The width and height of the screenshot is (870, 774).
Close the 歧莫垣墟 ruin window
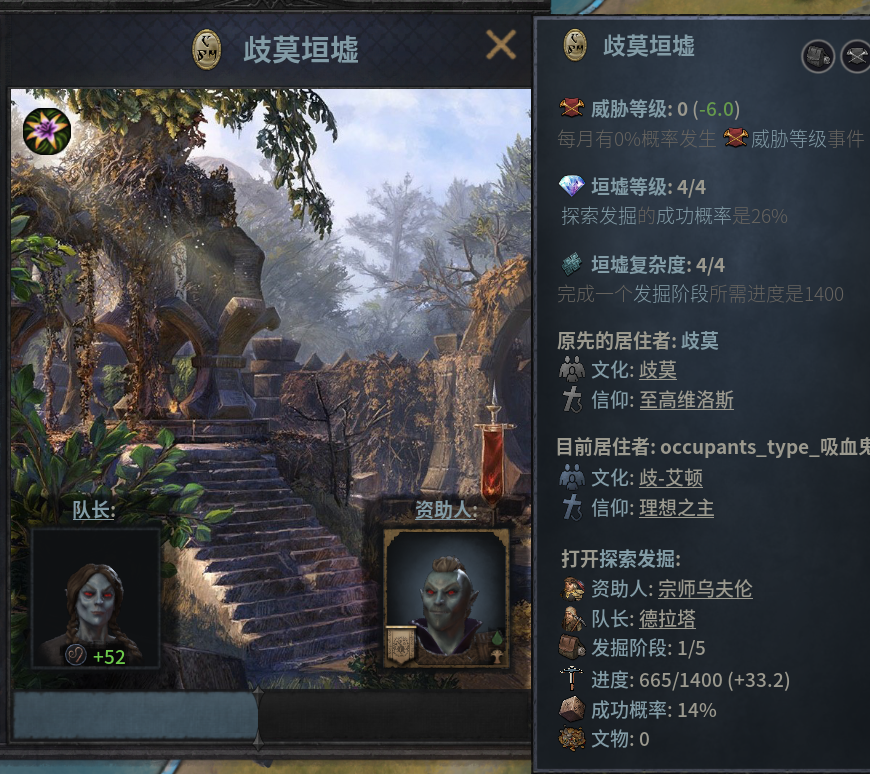point(500,45)
